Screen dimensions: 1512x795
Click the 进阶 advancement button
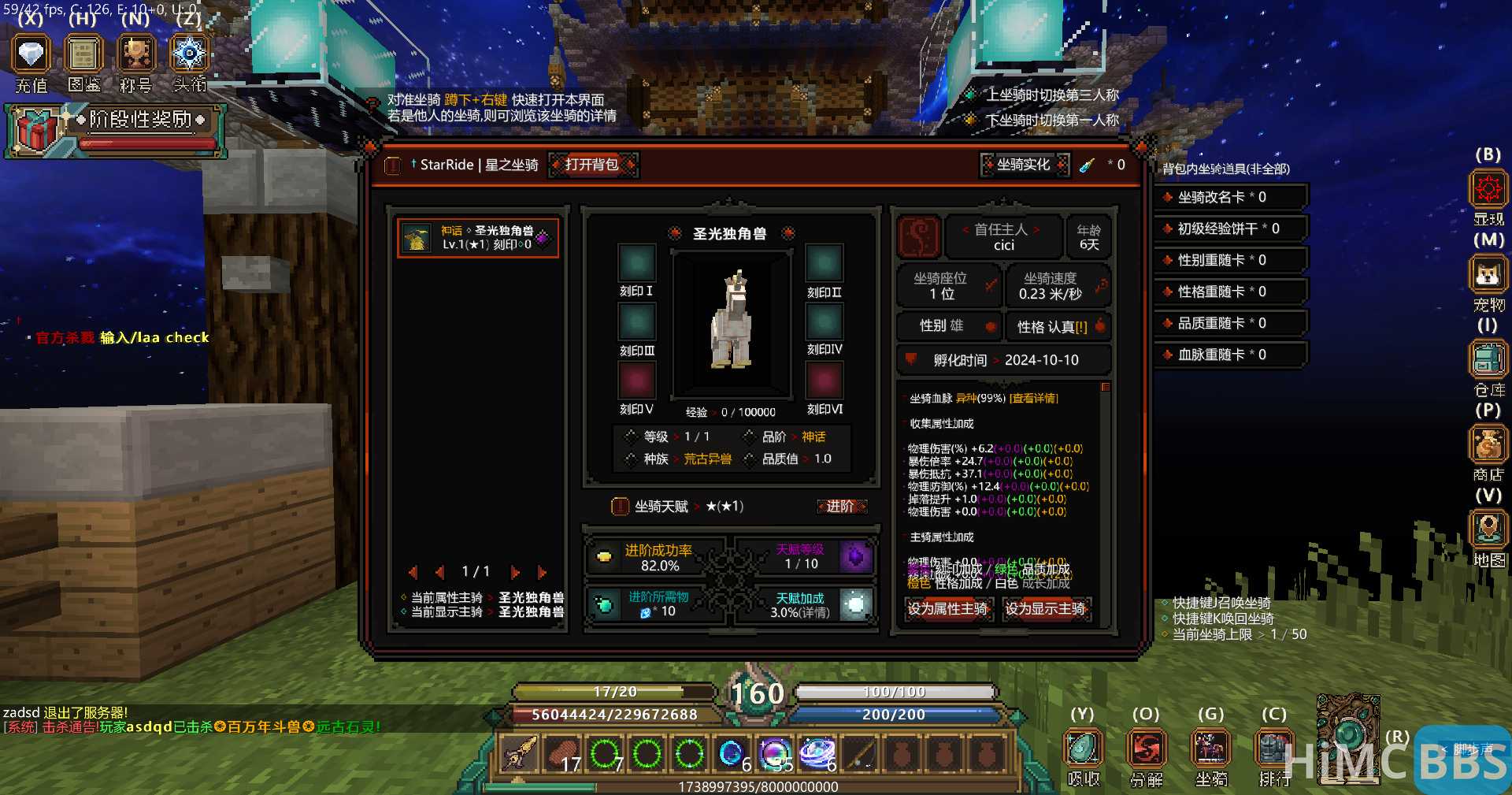(841, 507)
